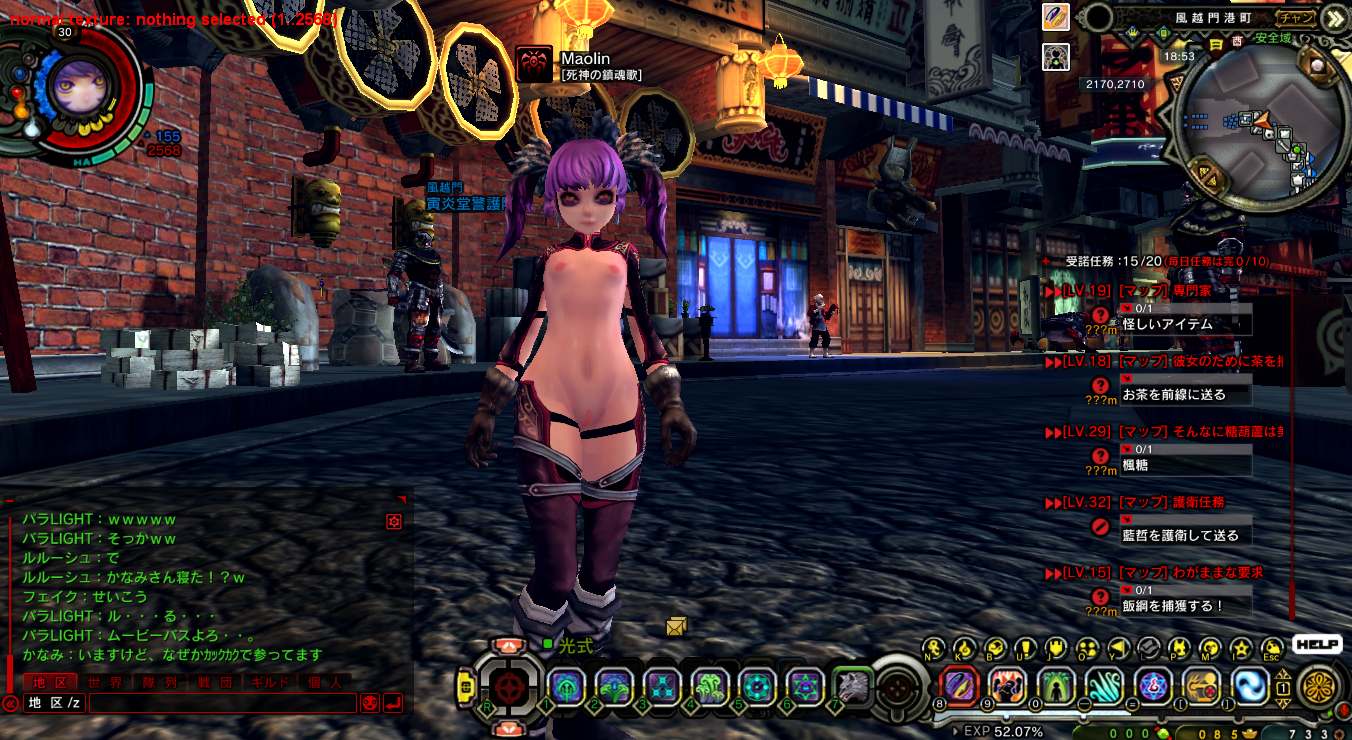Collapse the minimap panel with double-arrow button
1352x740 pixels.
pos(1336,17)
